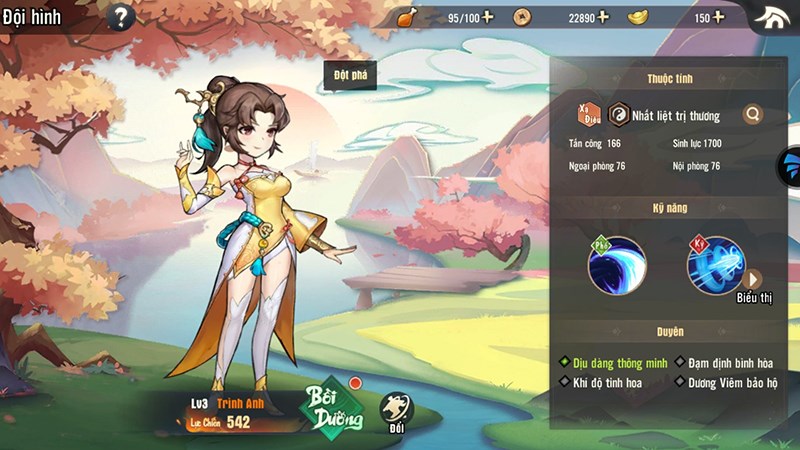The width and height of the screenshot is (800, 450).
Task: Open the Bồi Dưỡng cultivation button
Action: (333, 404)
